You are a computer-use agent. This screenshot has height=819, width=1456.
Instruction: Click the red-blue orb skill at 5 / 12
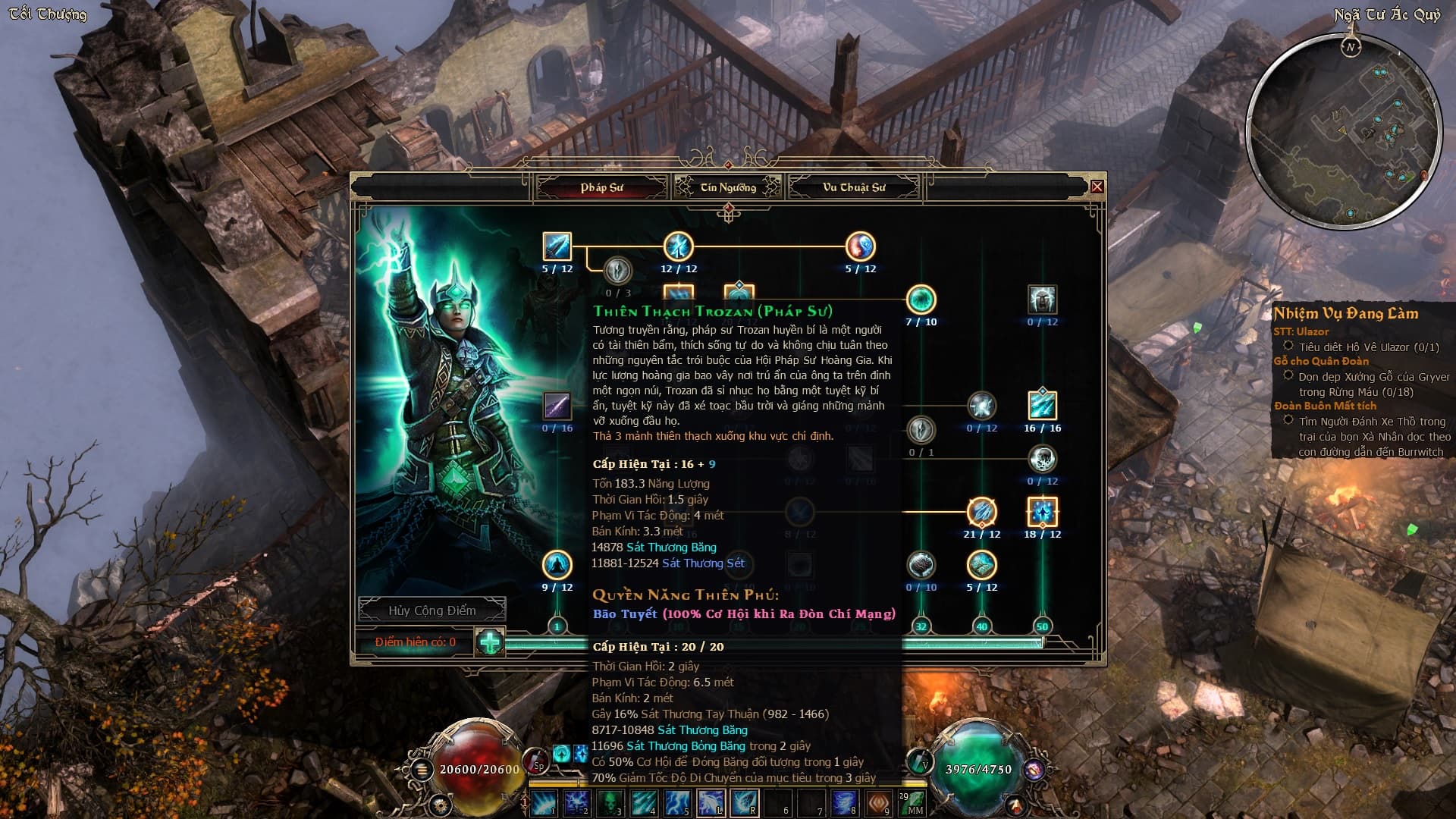(x=860, y=246)
